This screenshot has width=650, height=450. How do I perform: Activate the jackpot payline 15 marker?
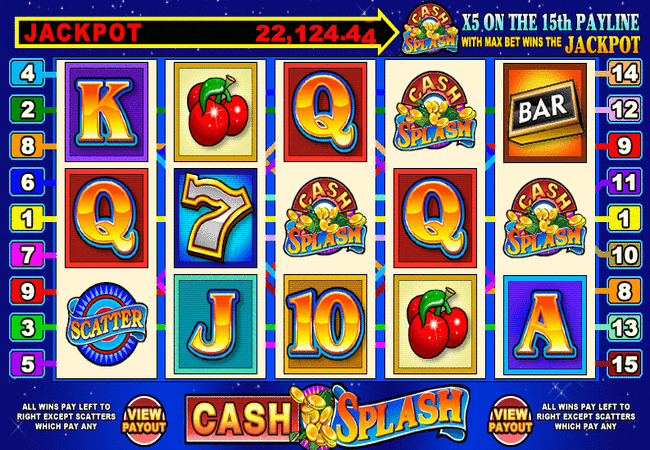pyautogui.click(x=622, y=361)
